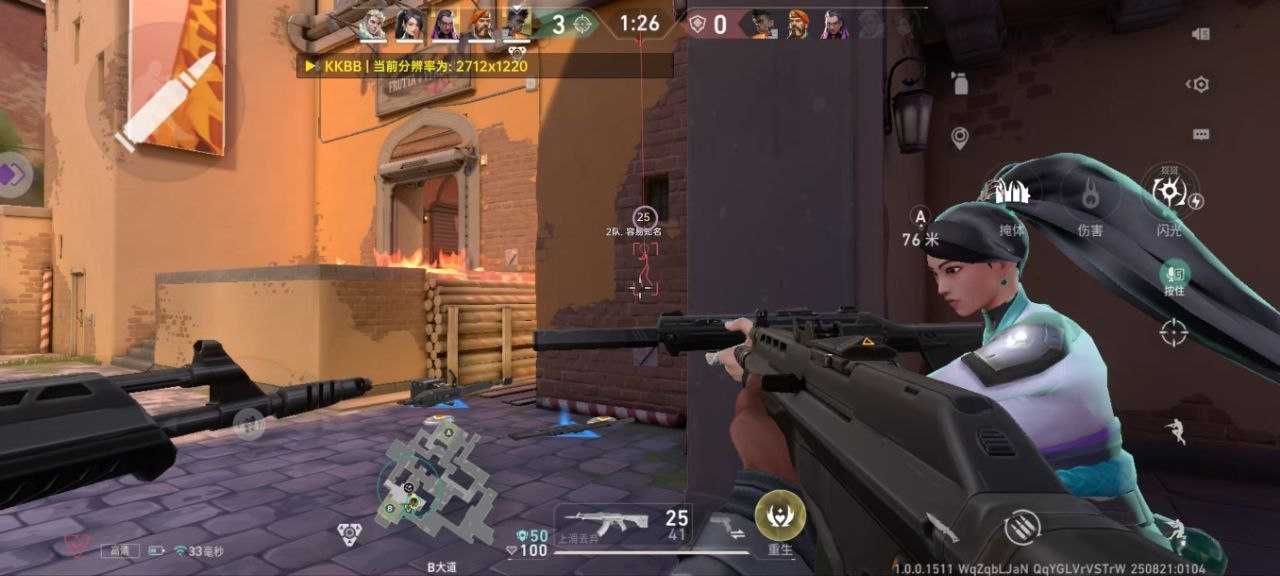The height and width of the screenshot is (576, 1280).
Task: Use the 掩体 wall ability
Action: (1012, 197)
